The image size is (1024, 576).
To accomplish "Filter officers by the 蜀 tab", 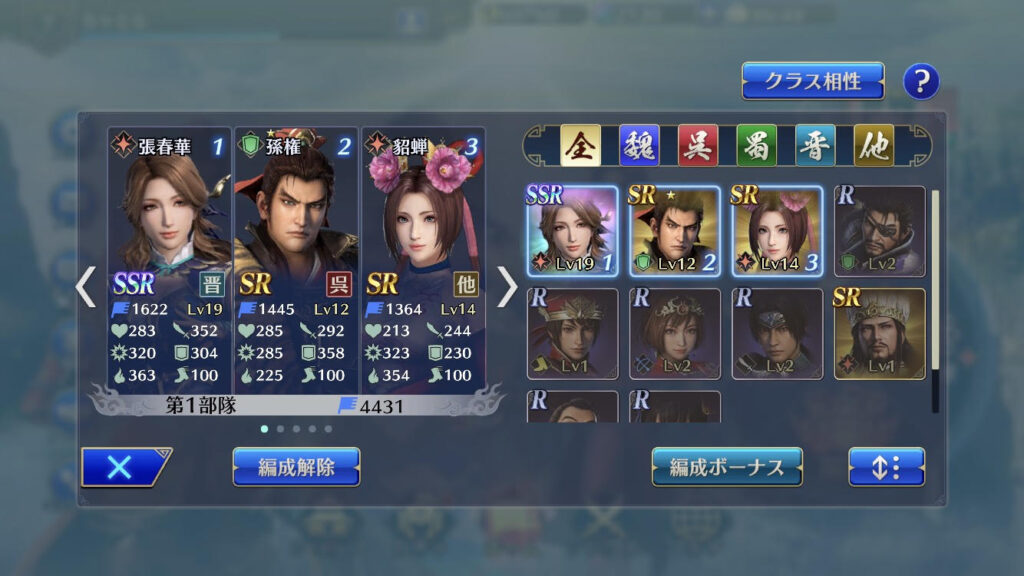I will tap(756, 146).
